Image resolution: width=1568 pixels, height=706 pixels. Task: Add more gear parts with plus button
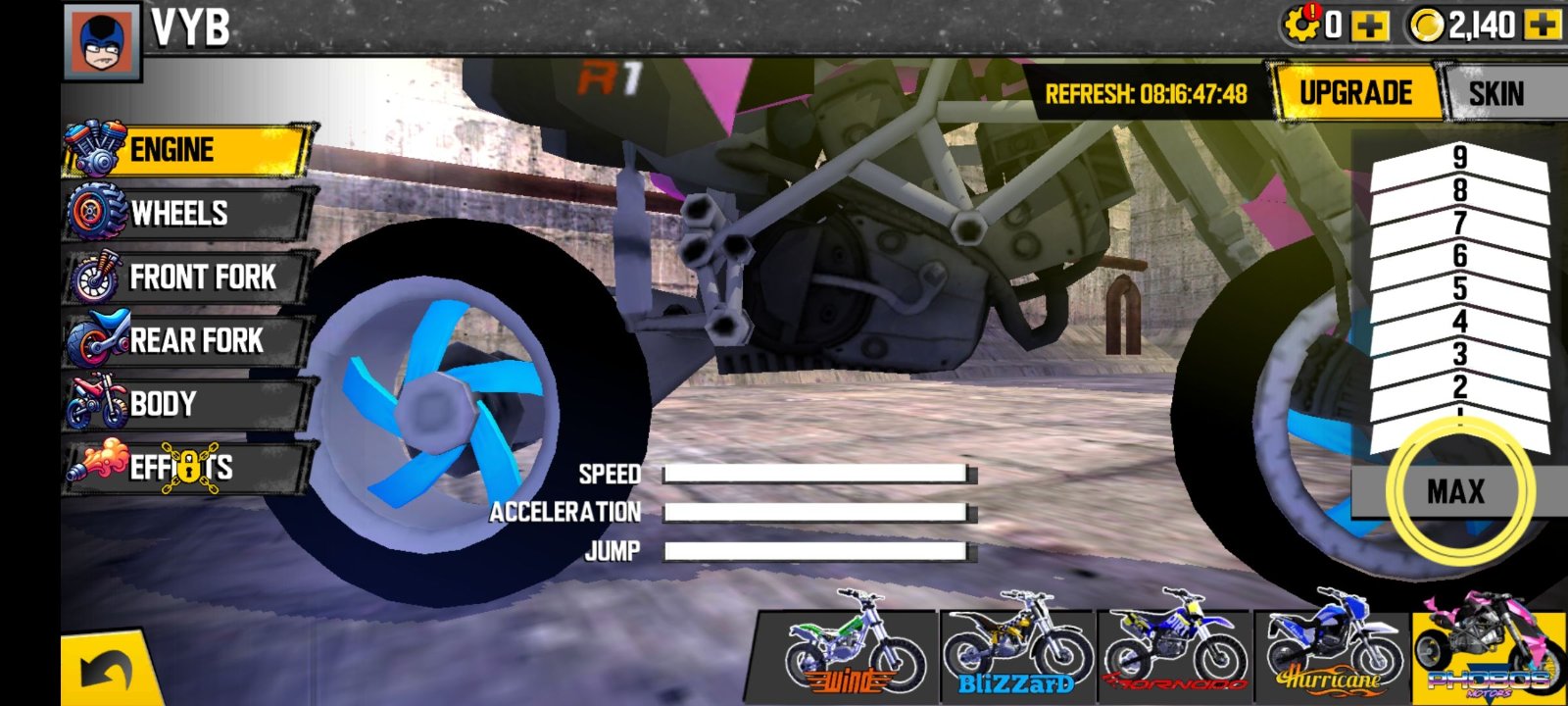click(1369, 25)
